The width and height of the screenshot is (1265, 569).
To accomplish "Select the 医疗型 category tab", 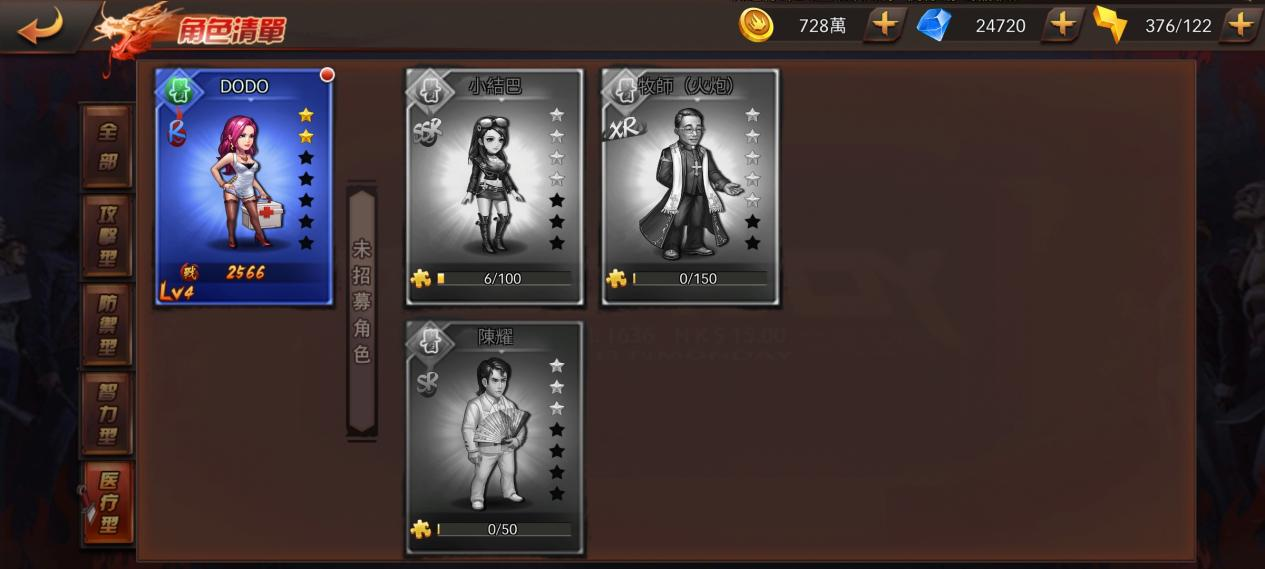I will click(107, 502).
